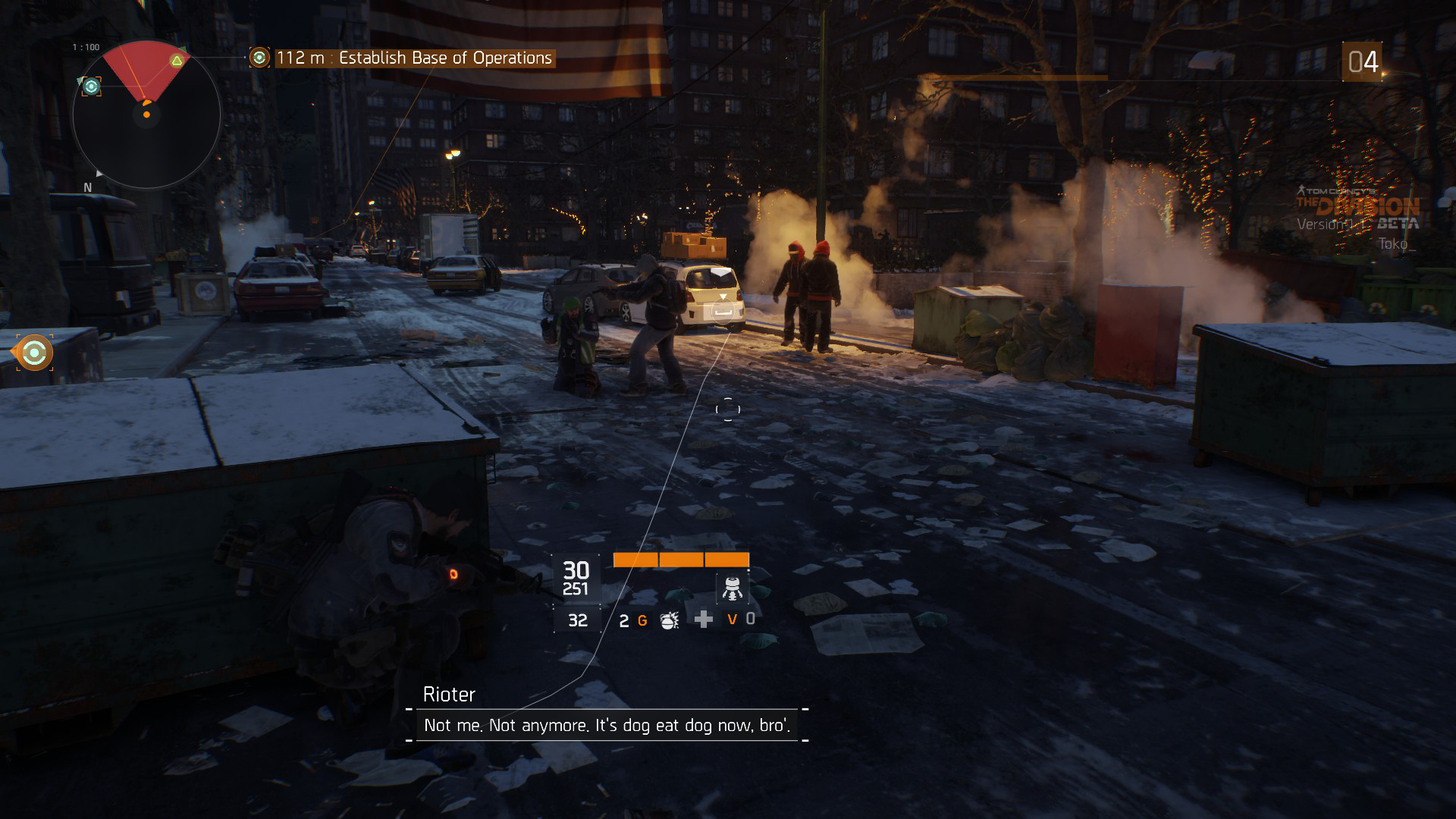Screen dimensions: 1456x819
Task: Select the teal marker on the minimap edge
Action: pos(91,86)
